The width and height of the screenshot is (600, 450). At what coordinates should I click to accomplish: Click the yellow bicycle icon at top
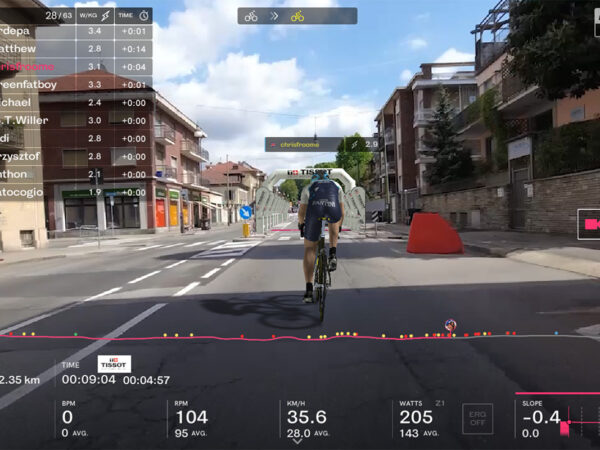(297, 16)
